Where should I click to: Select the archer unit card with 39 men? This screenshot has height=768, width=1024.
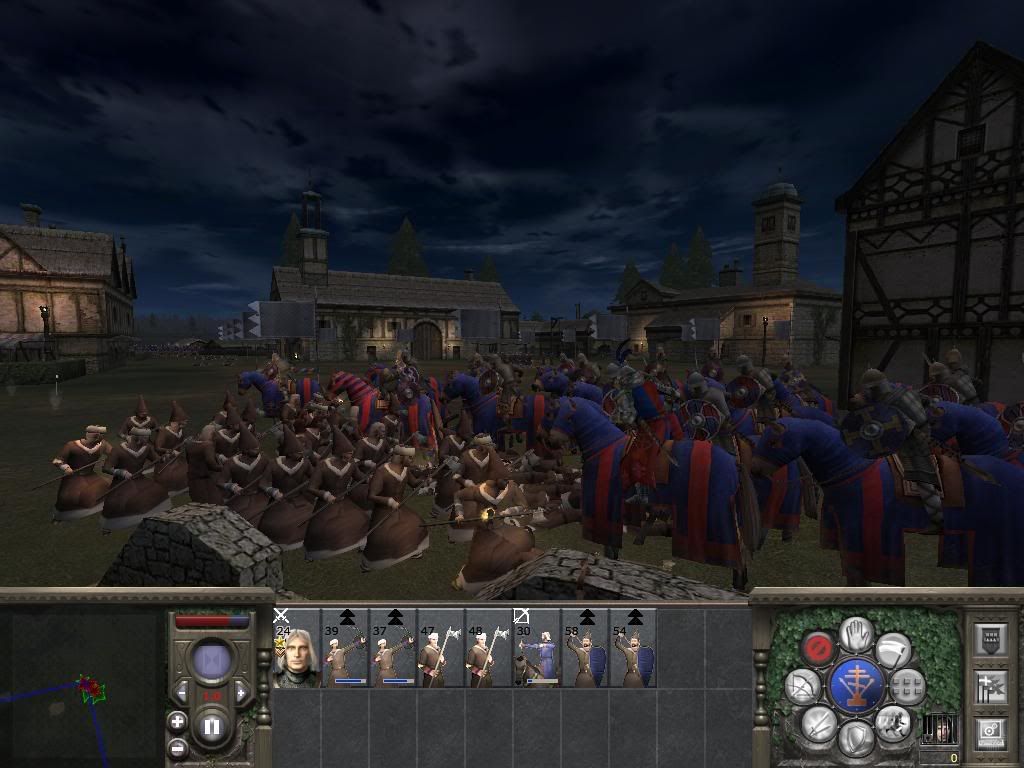pyautogui.click(x=345, y=648)
